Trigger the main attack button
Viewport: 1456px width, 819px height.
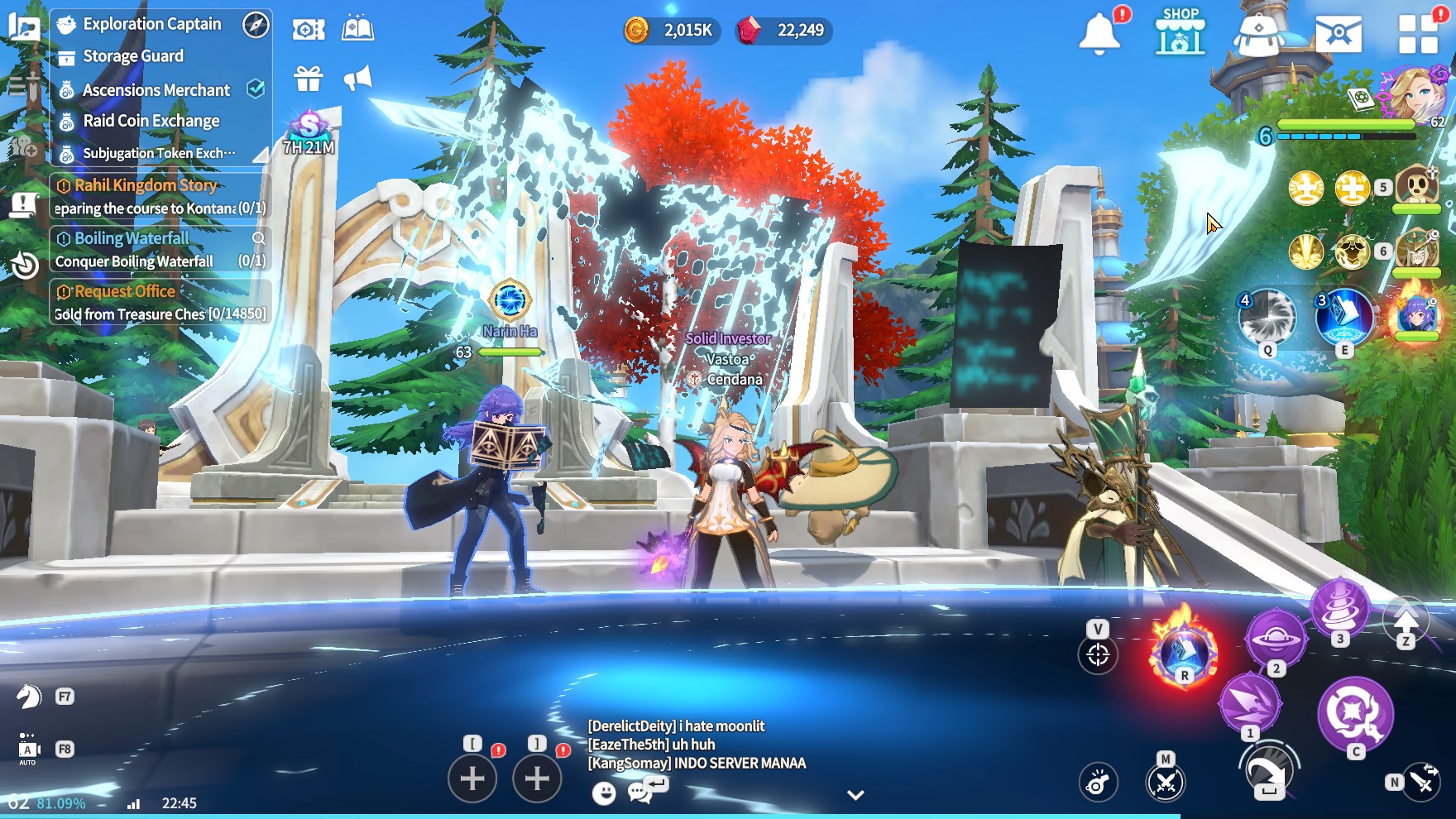click(1355, 712)
